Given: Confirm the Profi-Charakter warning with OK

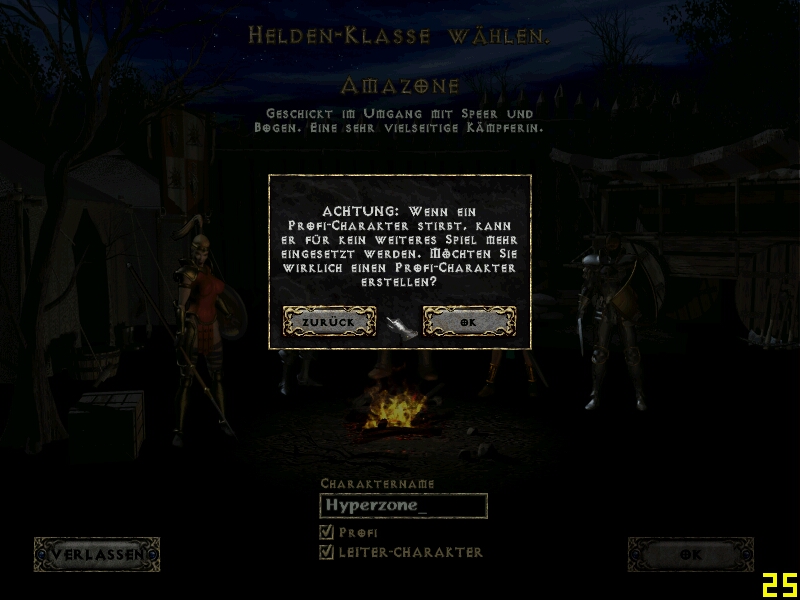Looking at the screenshot, I should pos(469,321).
